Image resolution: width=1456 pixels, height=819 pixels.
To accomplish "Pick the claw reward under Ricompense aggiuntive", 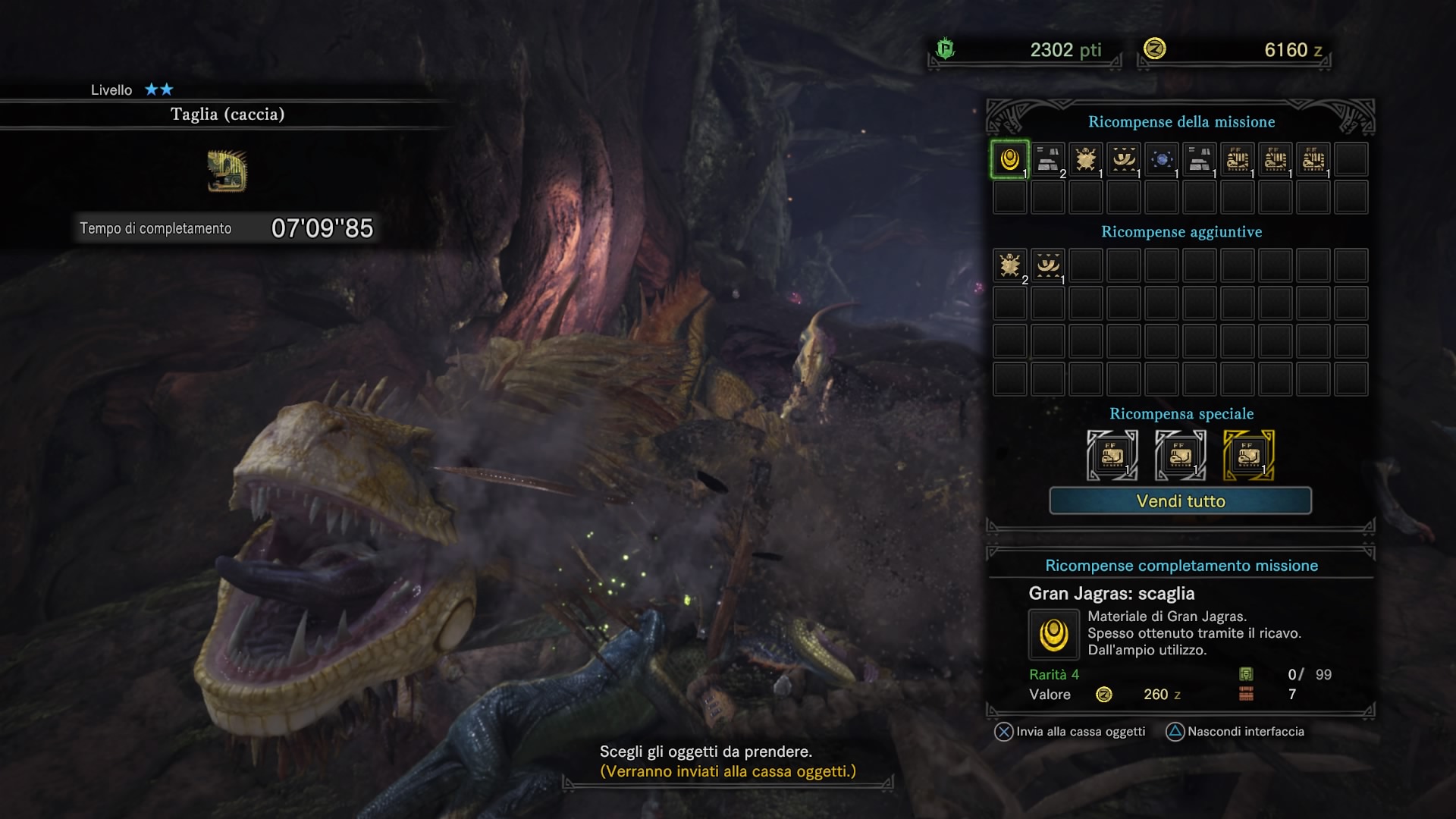I will click(1048, 265).
